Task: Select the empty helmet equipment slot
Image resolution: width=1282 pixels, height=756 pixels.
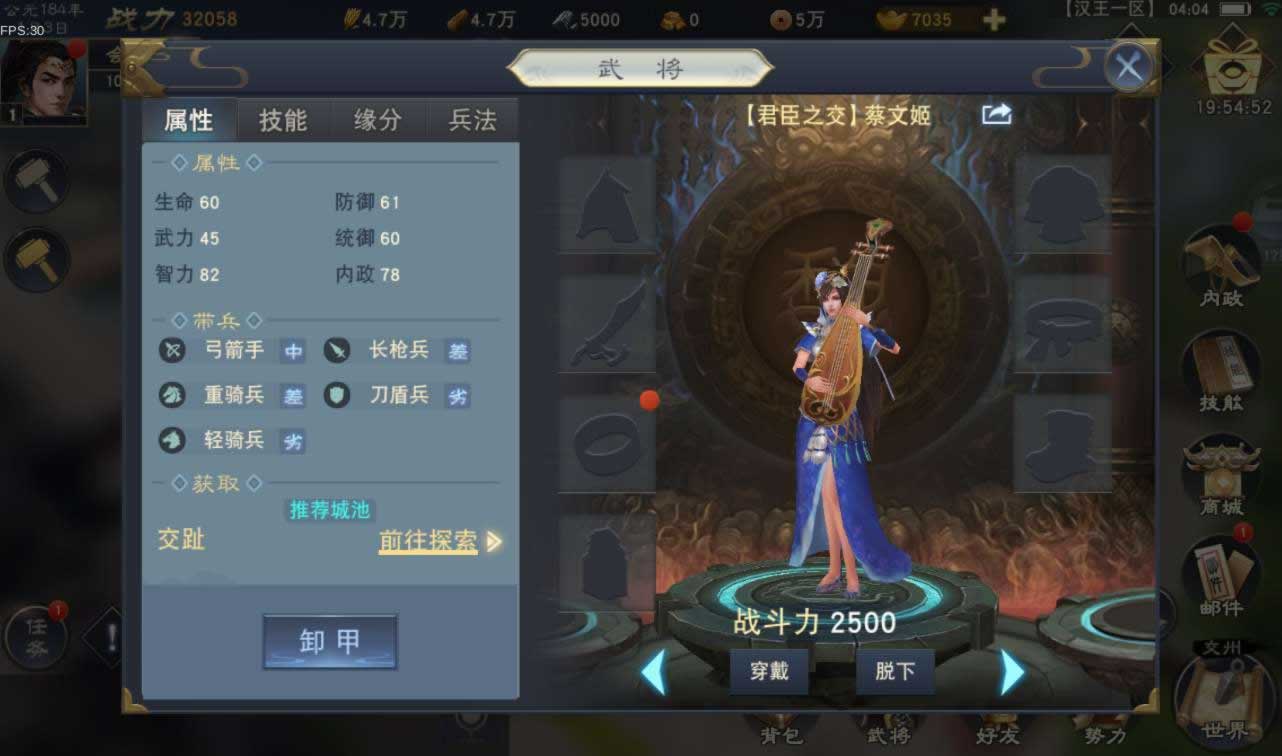Action: [x=607, y=204]
